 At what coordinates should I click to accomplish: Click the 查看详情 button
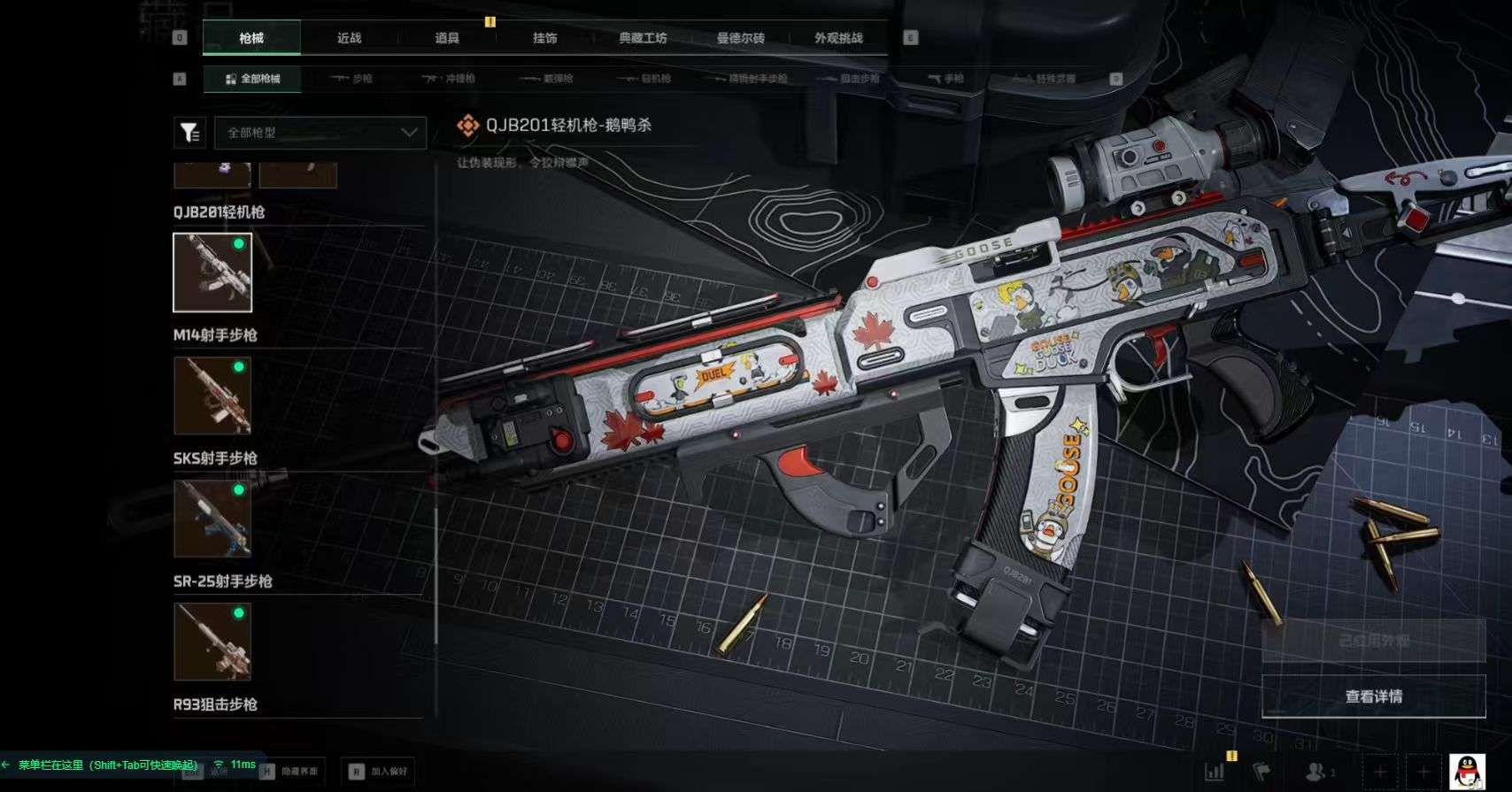point(1373,696)
